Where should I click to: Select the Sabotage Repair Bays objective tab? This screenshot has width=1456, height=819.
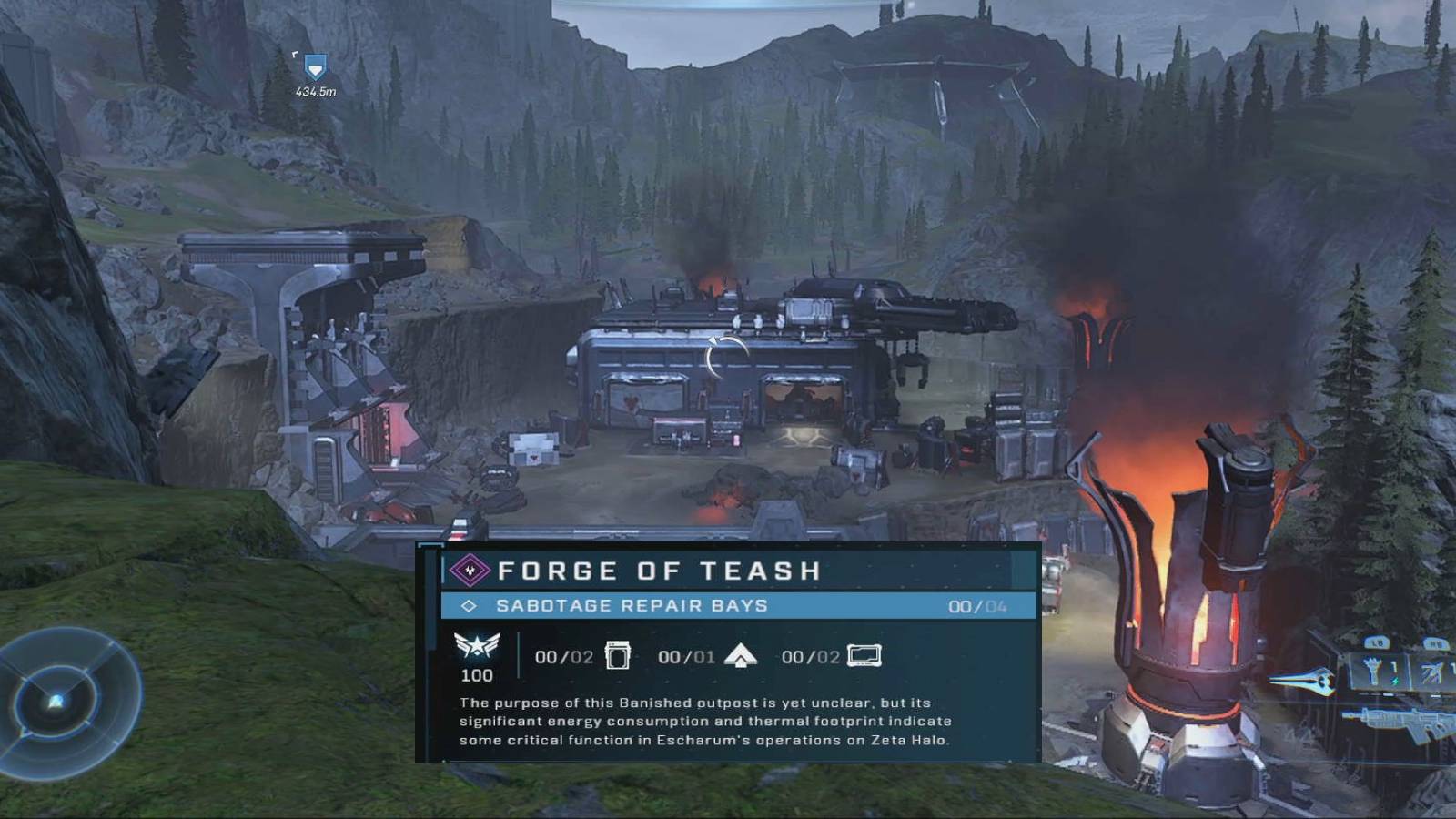[x=637, y=605]
